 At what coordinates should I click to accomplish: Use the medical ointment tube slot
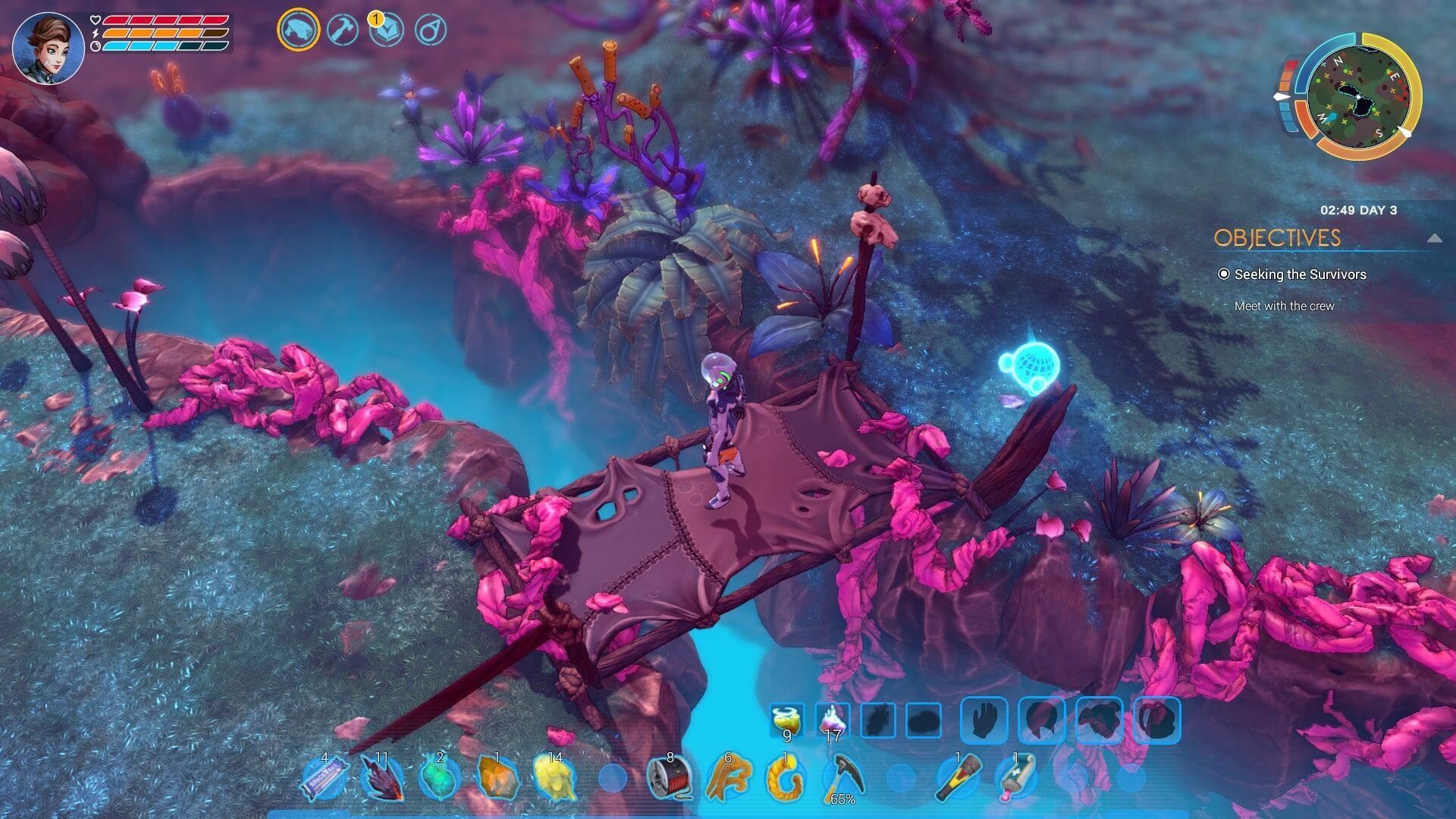pos(1015,778)
